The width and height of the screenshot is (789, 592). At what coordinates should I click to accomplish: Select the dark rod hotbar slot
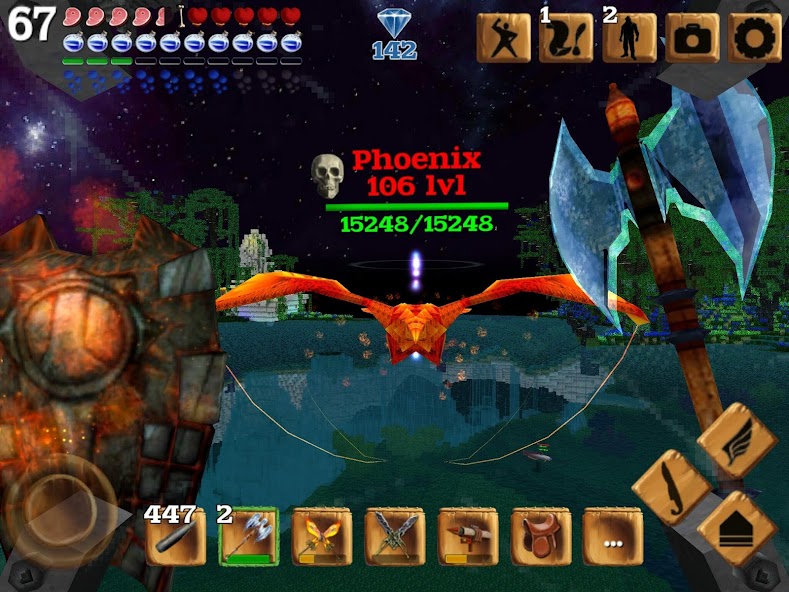tap(175, 538)
